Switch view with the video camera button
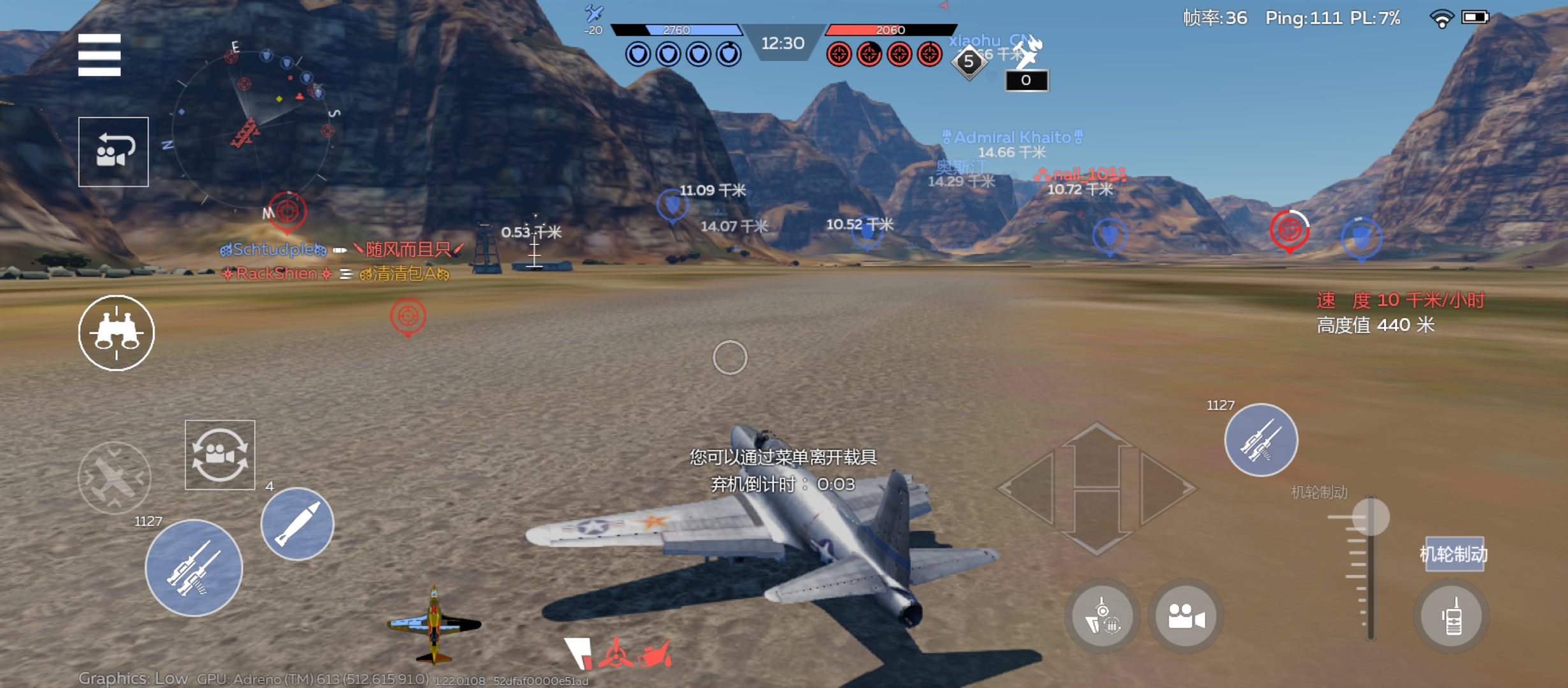1568x688 pixels. click(1186, 616)
